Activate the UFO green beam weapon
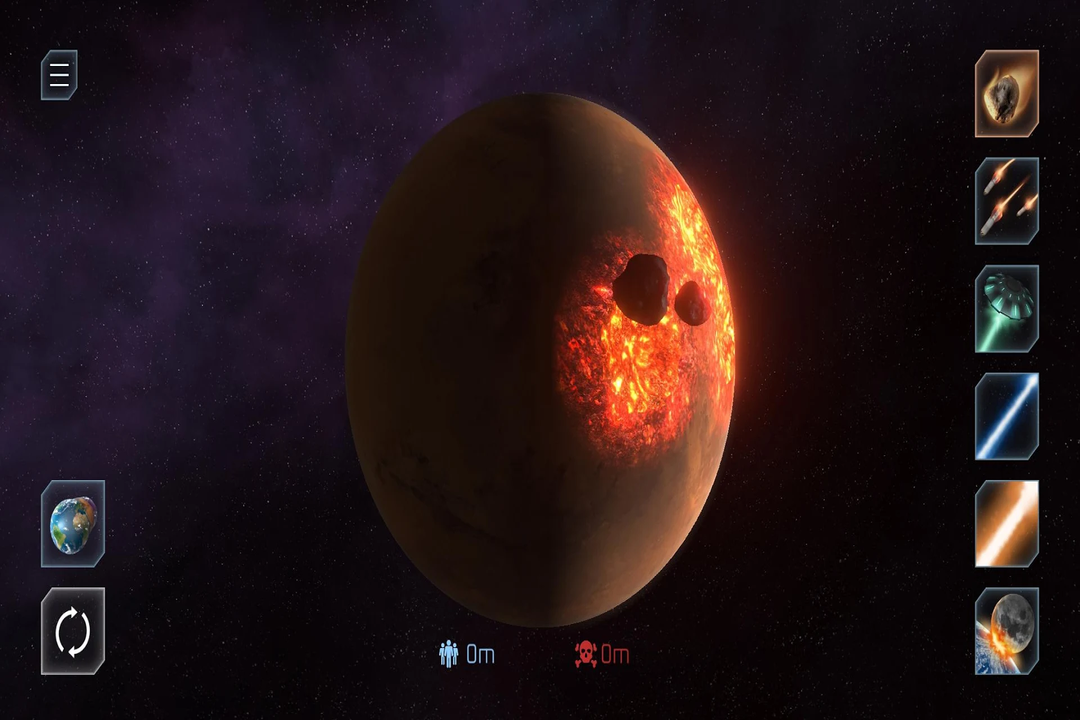Viewport: 1080px width, 720px height. coord(1007,308)
